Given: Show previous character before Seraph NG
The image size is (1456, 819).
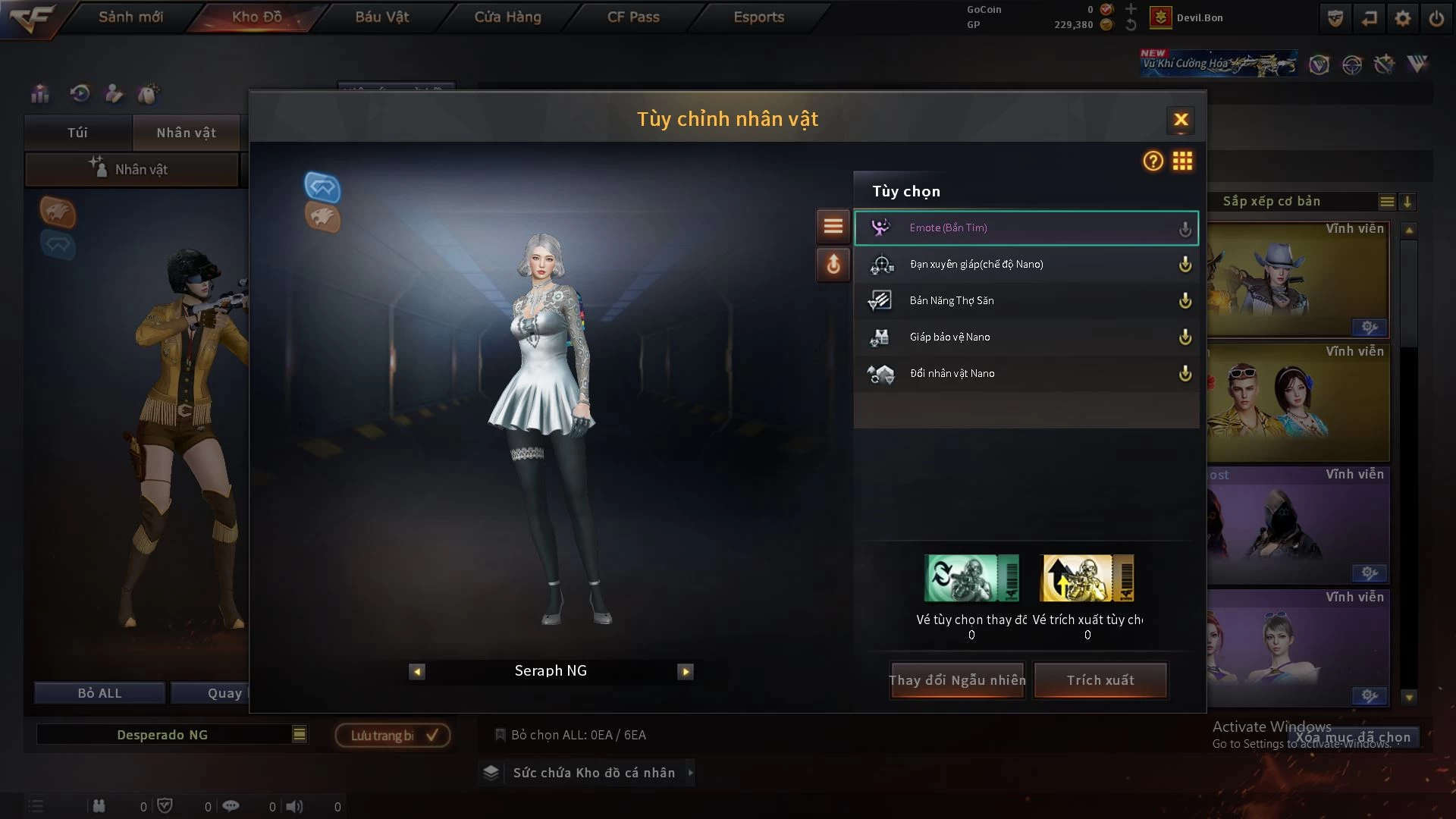Looking at the screenshot, I should point(417,671).
